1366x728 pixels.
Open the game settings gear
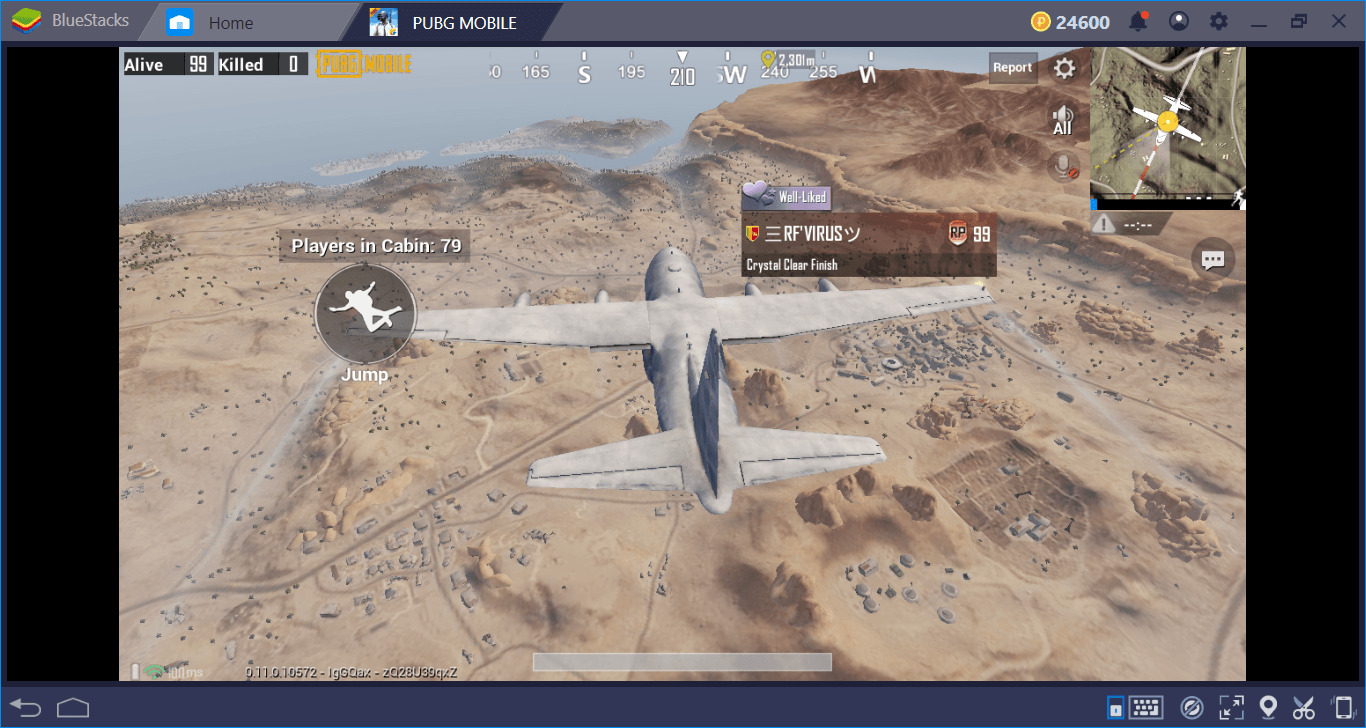pyautogui.click(x=1065, y=68)
